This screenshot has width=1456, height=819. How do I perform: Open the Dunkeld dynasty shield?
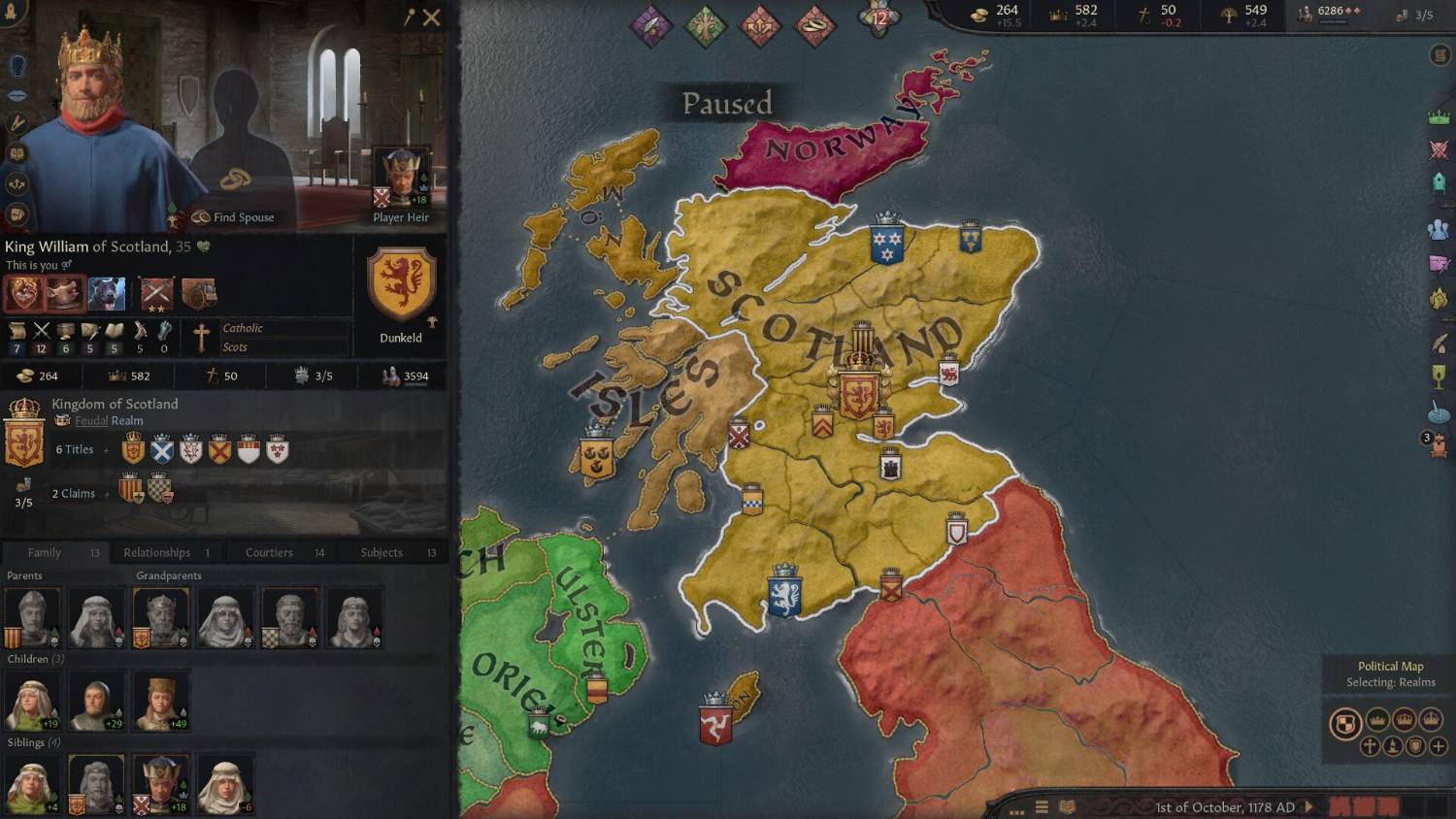point(401,284)
